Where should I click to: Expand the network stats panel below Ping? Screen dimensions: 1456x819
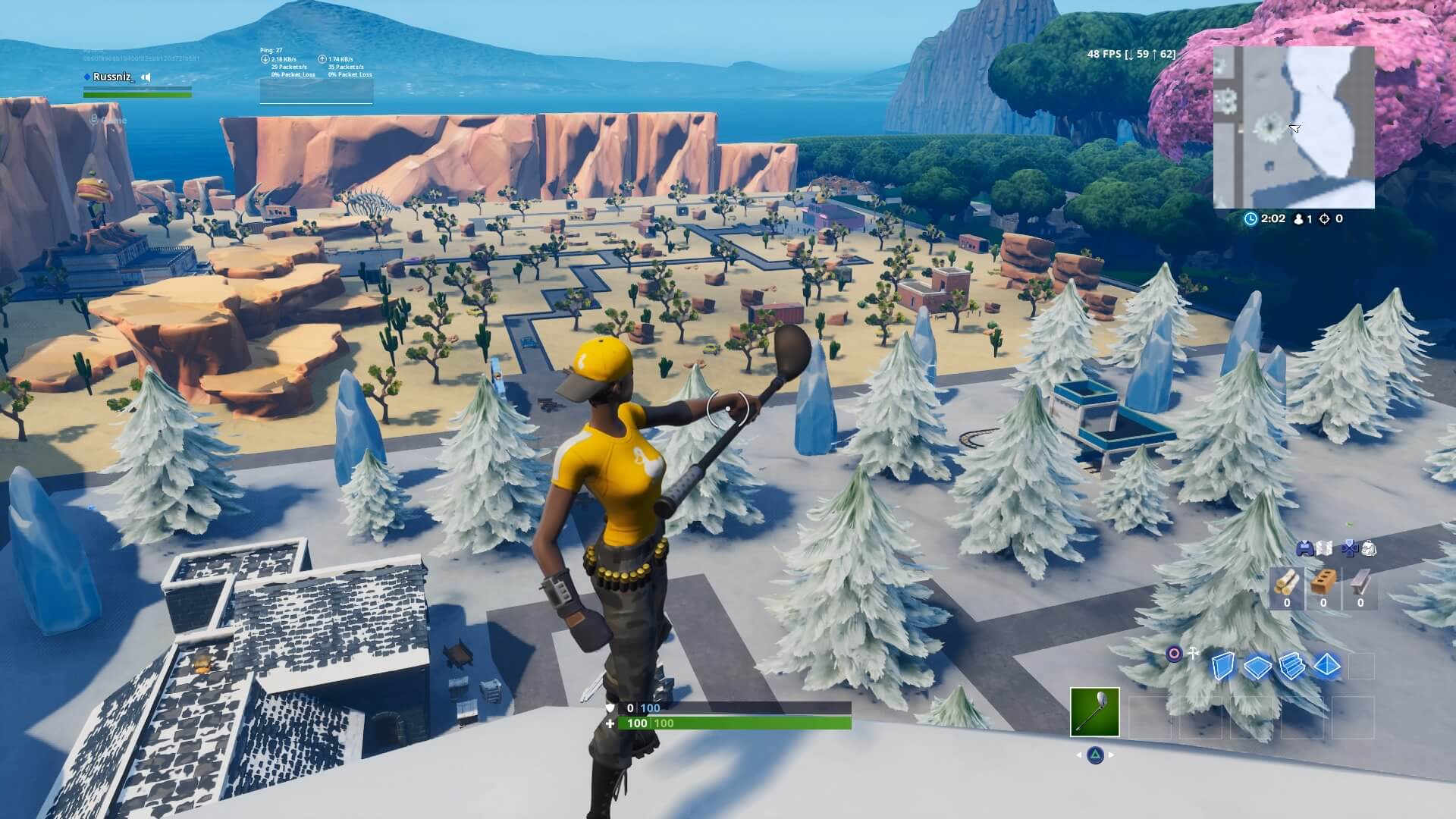315,93
